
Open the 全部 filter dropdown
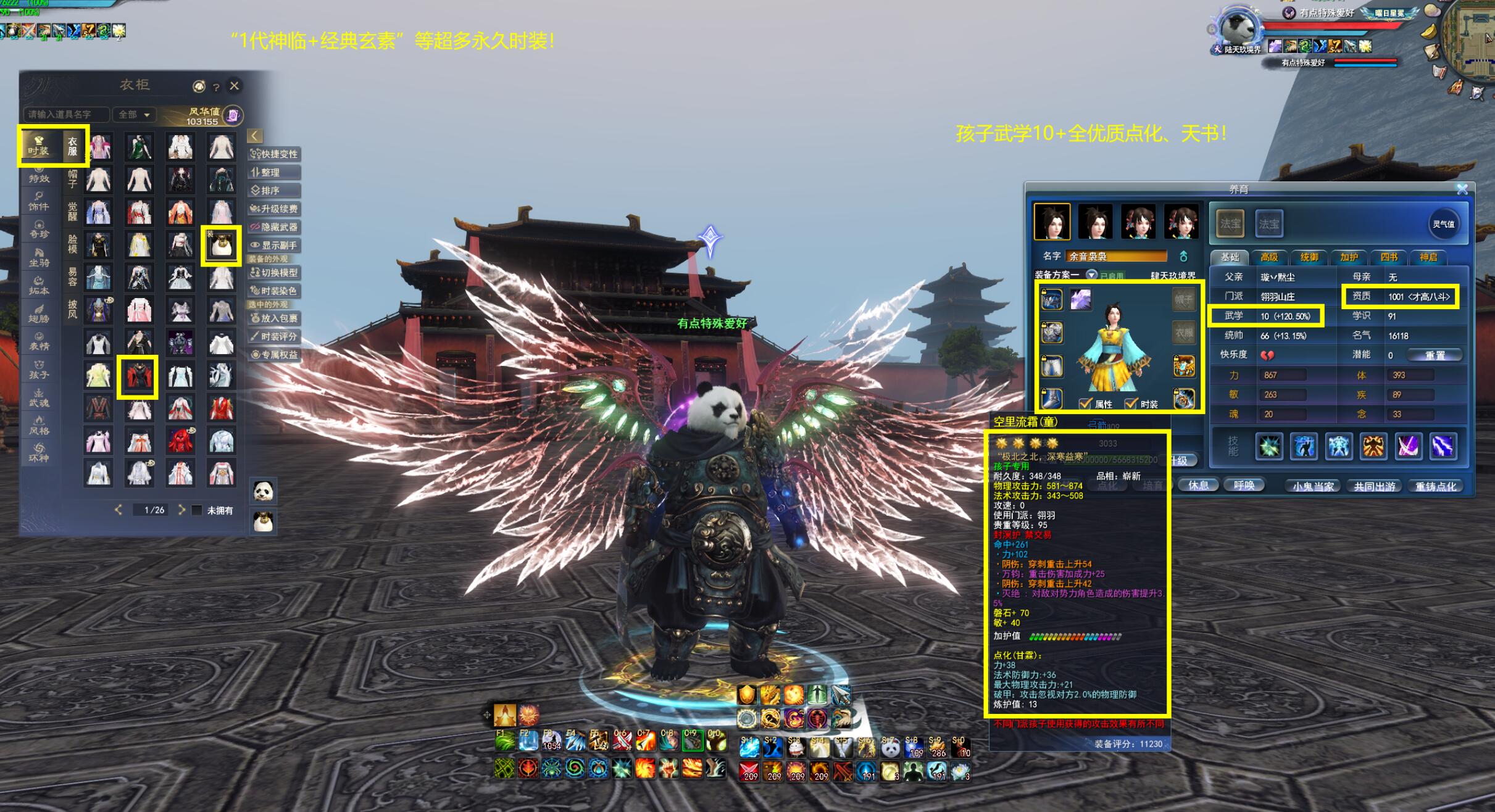(135, 115)
